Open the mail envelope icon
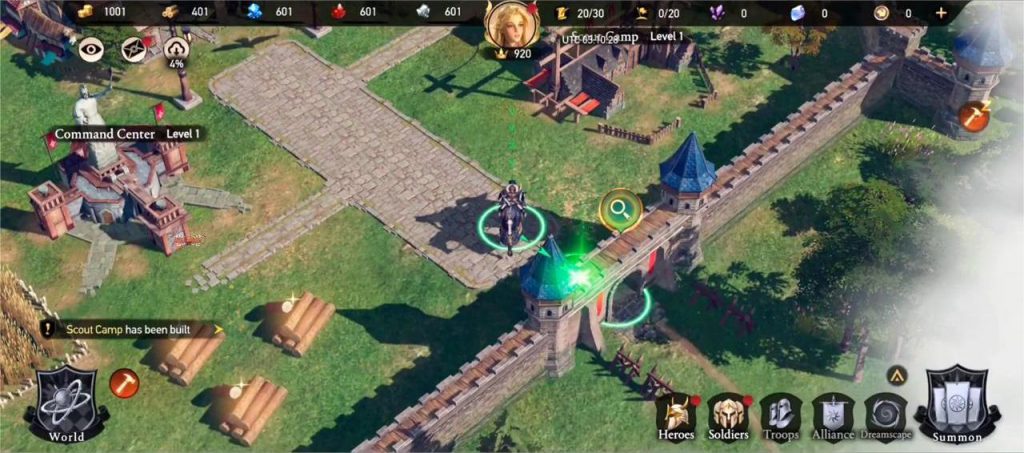 tap(134, 48)
